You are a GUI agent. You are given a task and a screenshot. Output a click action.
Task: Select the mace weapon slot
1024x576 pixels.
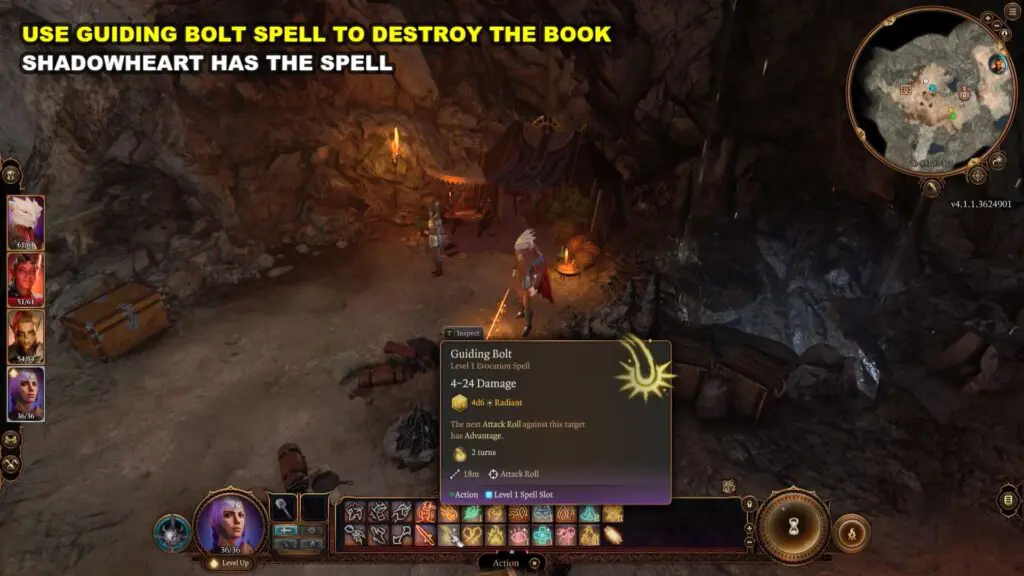click(x=285, y=508)
